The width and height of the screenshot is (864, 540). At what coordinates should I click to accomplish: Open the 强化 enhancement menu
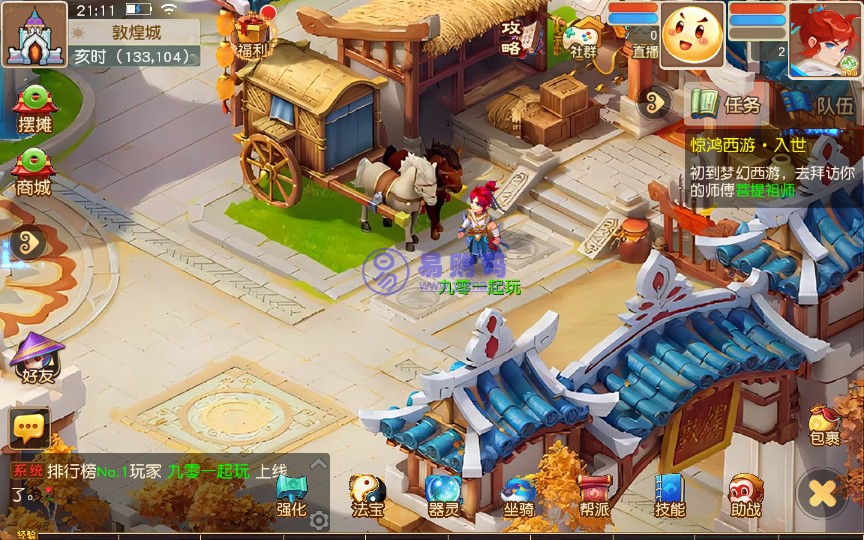tap(291, 495)
